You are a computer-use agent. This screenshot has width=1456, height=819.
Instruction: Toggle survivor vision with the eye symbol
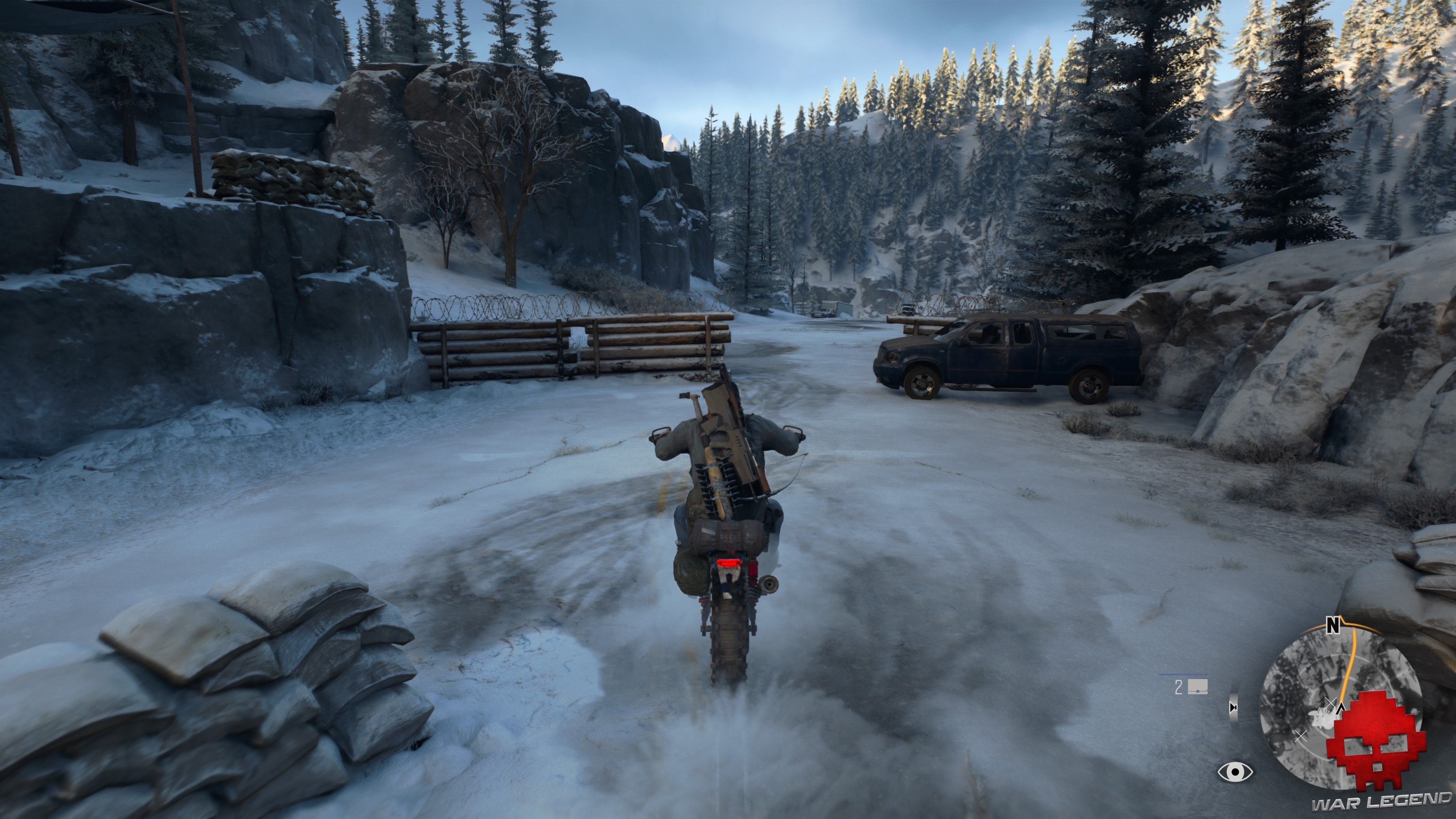(1235, 772)
